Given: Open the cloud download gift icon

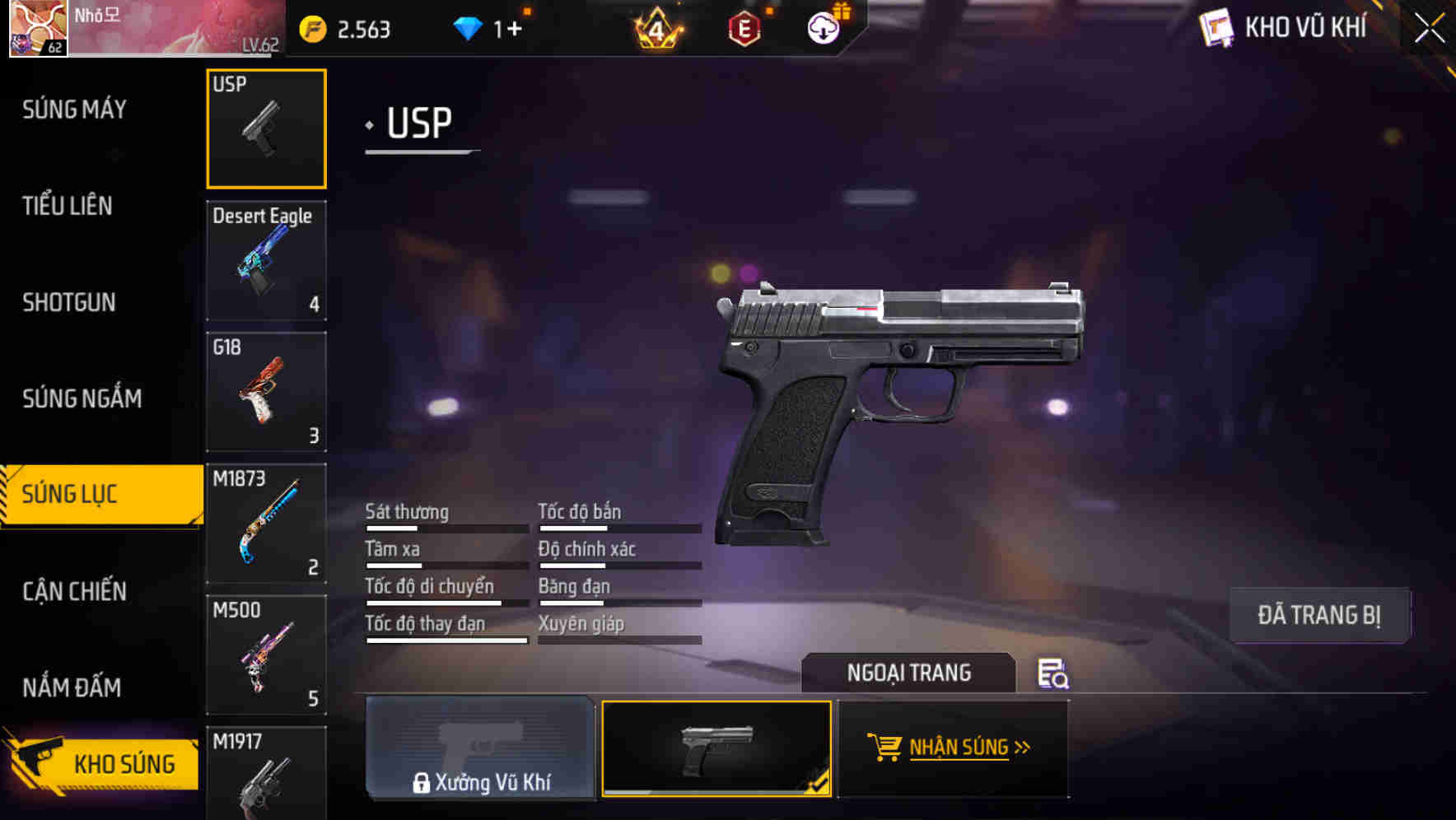Looking at the screenshot, I should 824,27.
